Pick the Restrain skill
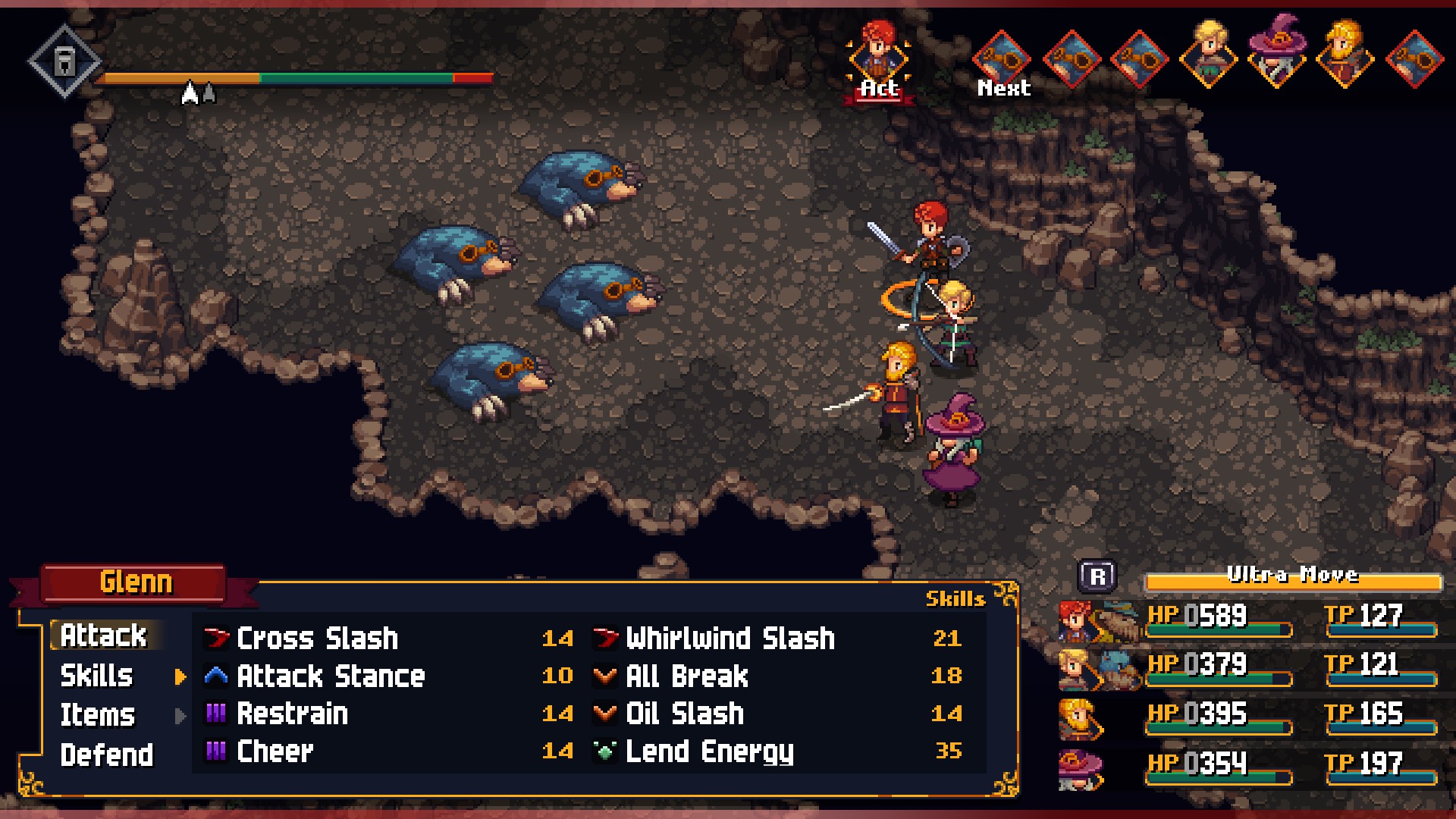 [292, 714]
